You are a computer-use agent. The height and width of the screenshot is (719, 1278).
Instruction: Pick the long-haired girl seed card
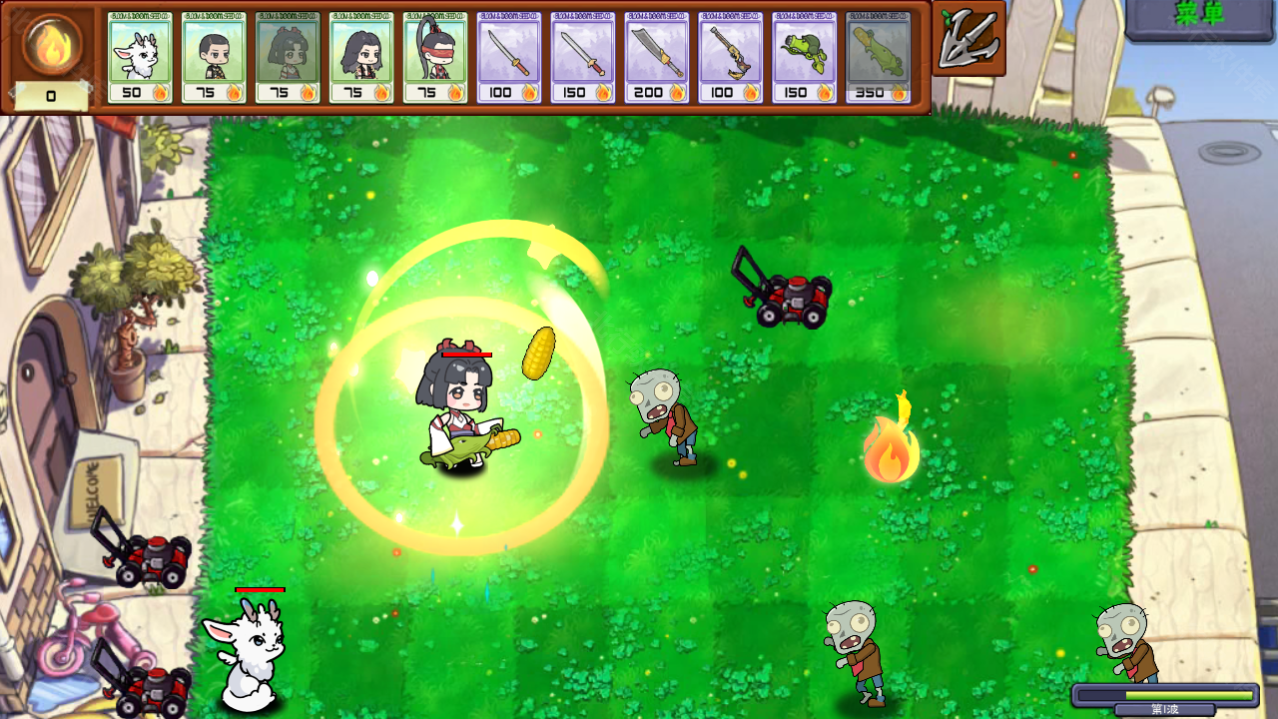point(361,58)
